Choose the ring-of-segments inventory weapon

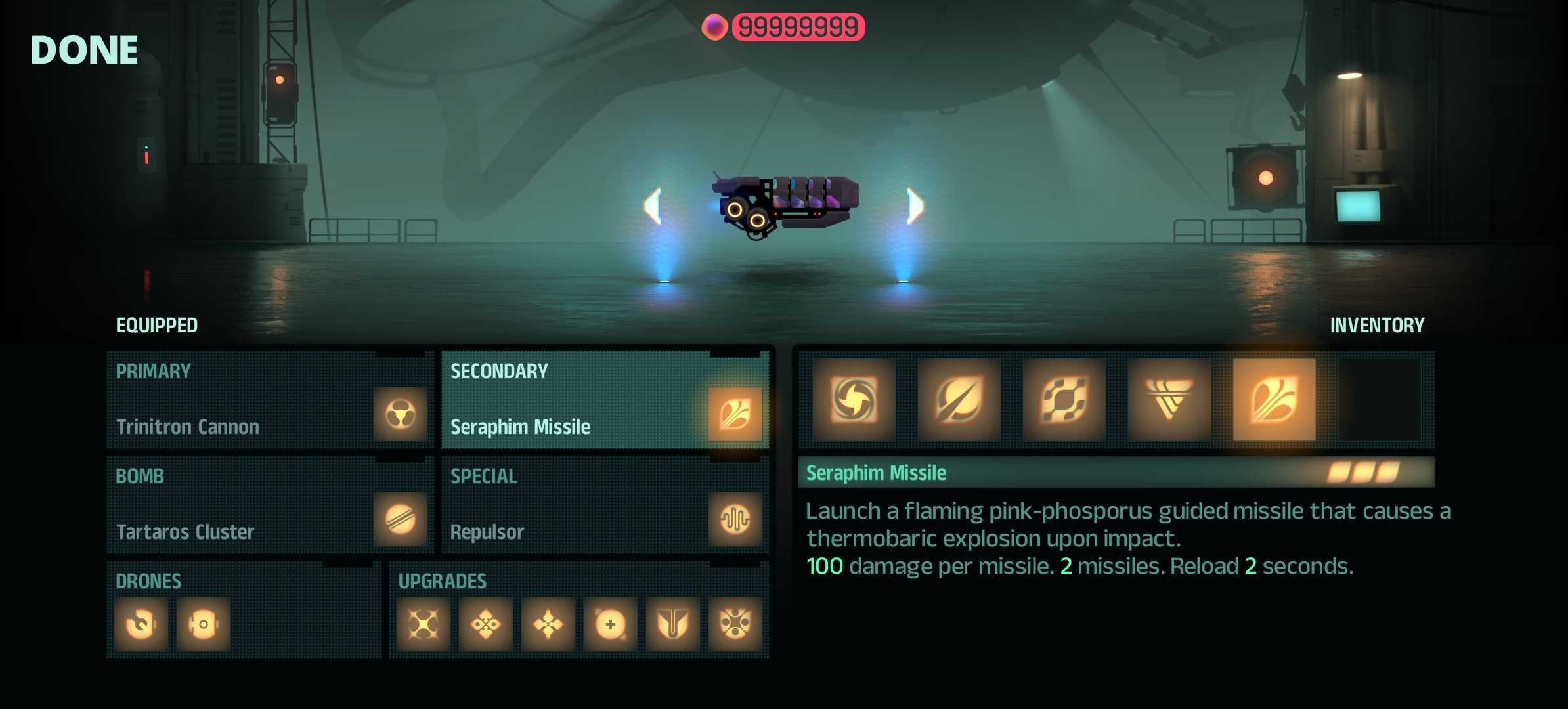pyautogui.click(x=1064, y=399)
